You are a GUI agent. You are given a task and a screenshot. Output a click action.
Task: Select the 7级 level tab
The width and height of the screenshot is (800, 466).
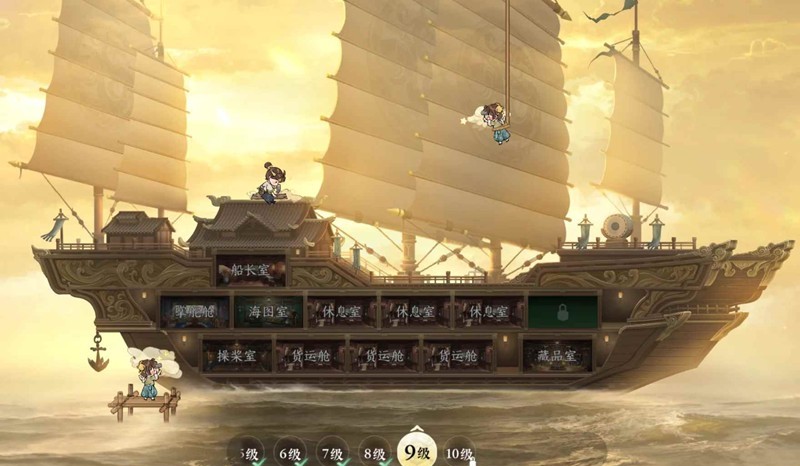[x=332, y=453]
